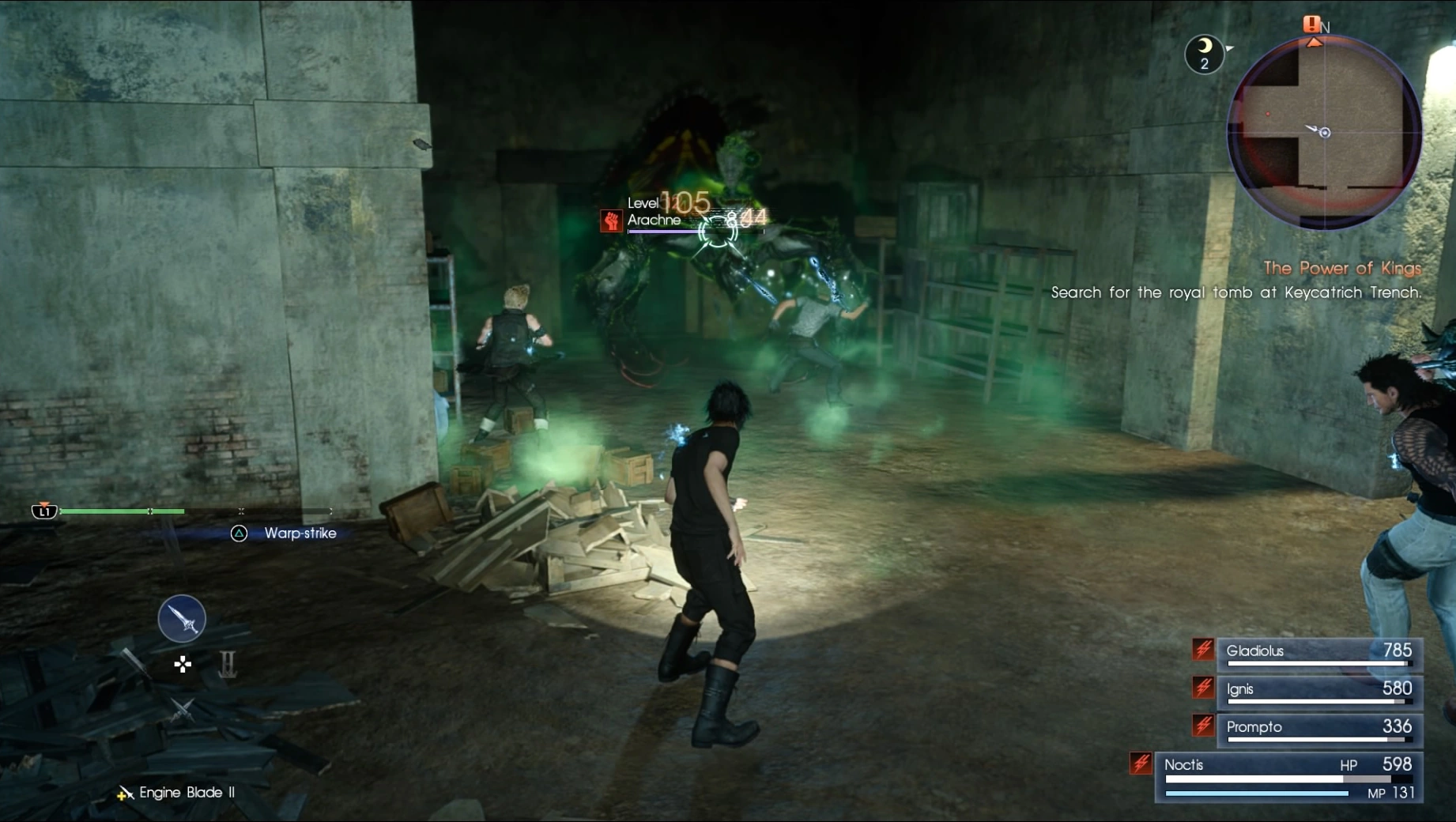Click the arrow beside the moon counter

[1232, 49]
